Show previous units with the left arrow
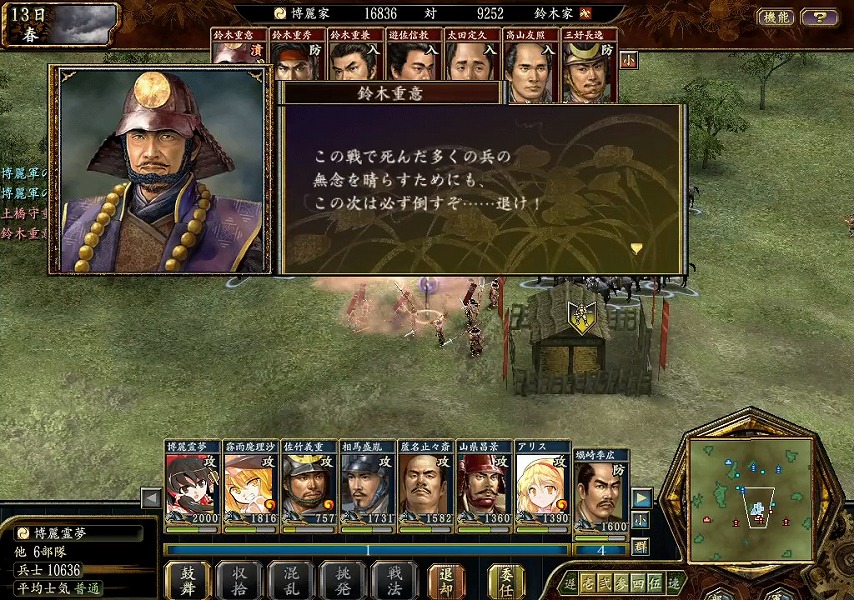The image size is (854, 600). (x=151, y=498)
